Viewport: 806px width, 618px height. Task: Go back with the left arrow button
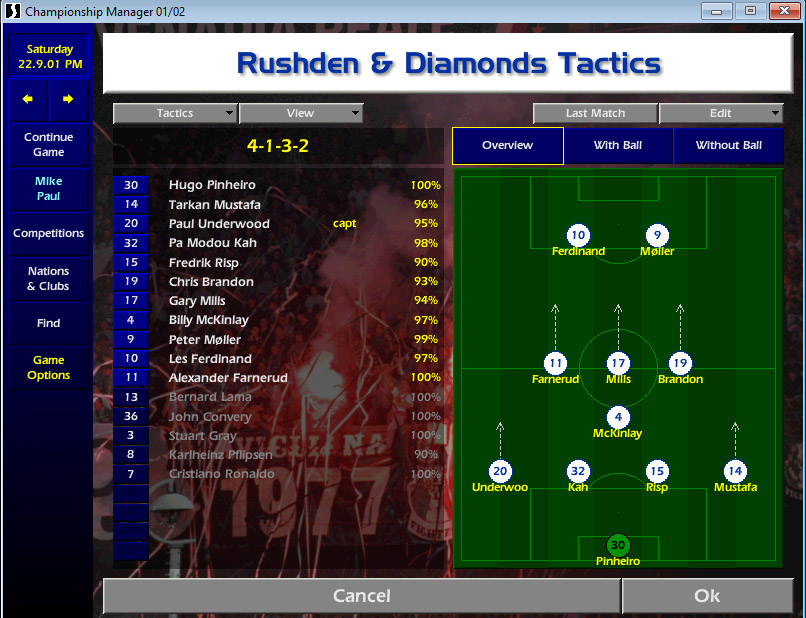point(29,99)
